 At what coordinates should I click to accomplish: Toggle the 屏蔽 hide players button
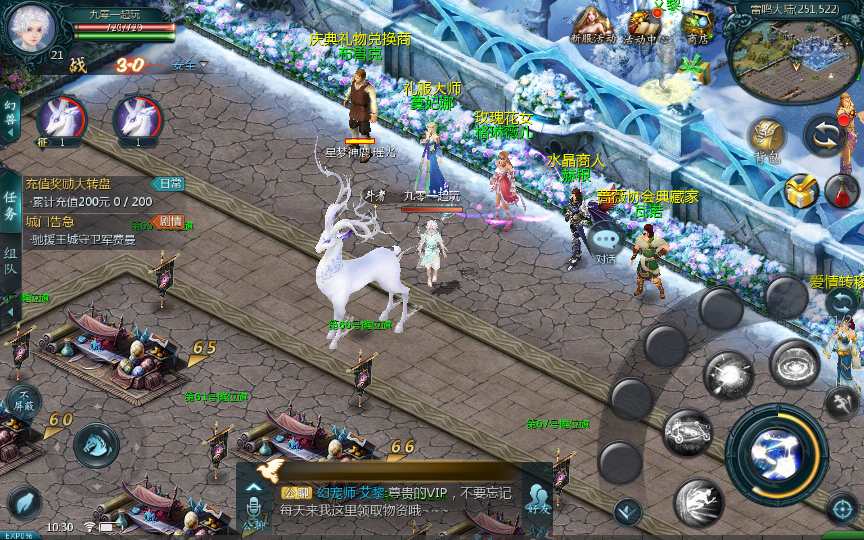click(22, 401)
